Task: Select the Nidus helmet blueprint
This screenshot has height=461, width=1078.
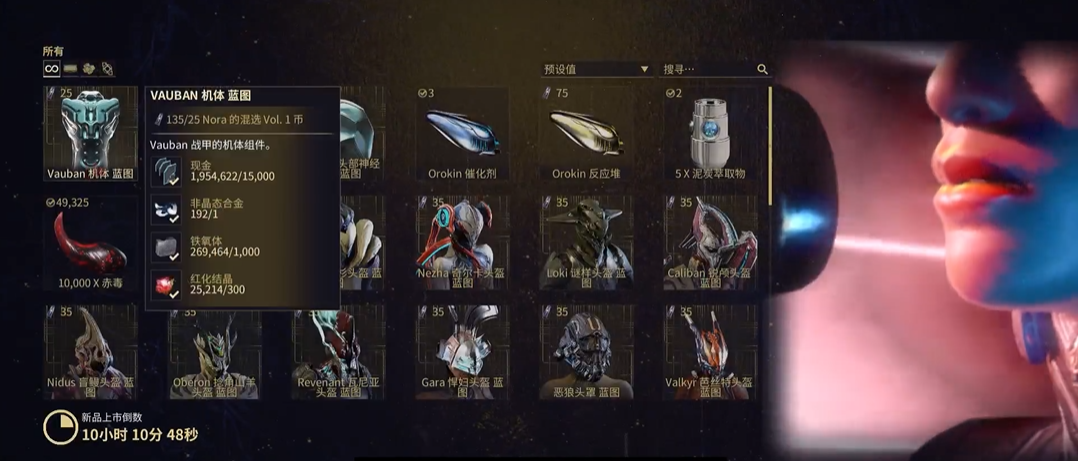Action: click(91, 351)
